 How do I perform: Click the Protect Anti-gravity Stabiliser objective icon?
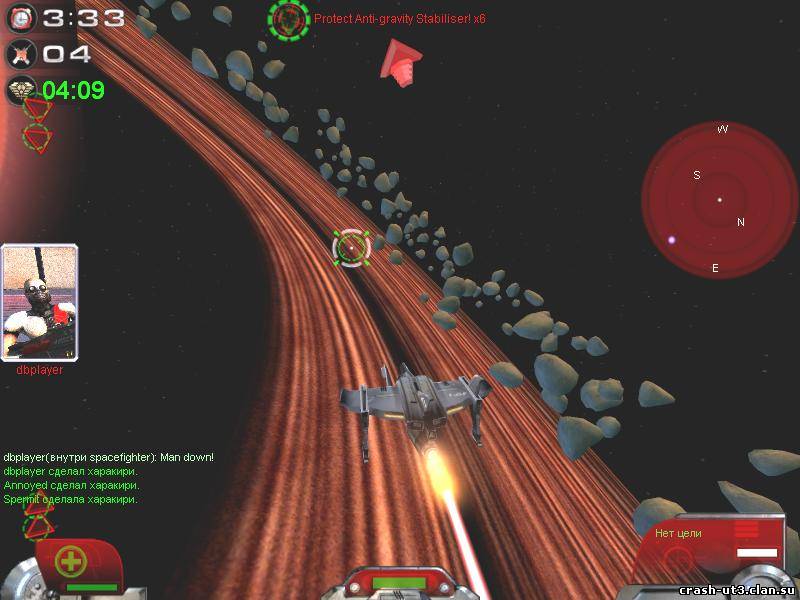[289, 19]
